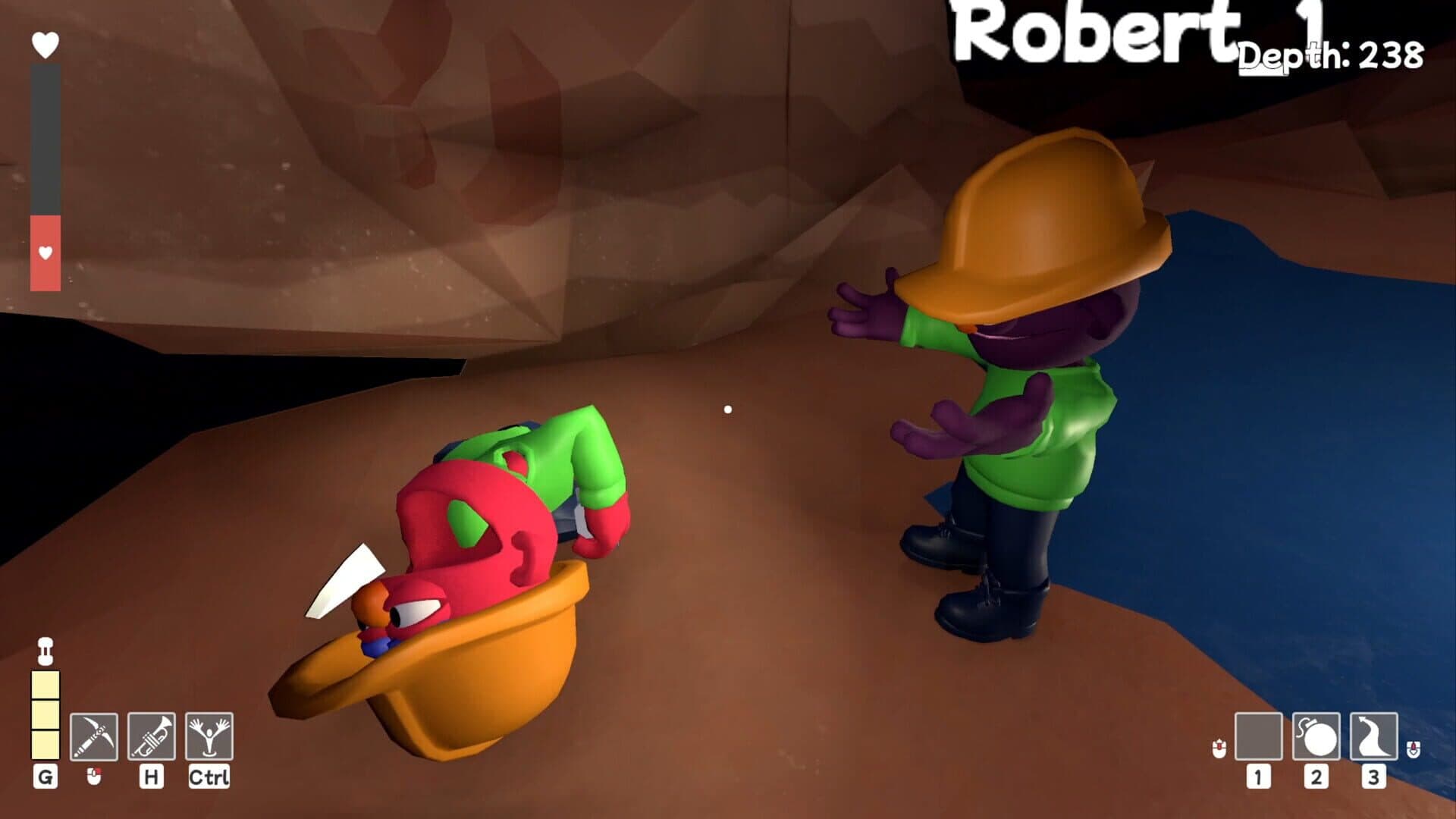This screenshot has width=1456, height=819.
Task: Click the dynamite plunger icon above the ladder meter
Action: [x=46, y=650]
